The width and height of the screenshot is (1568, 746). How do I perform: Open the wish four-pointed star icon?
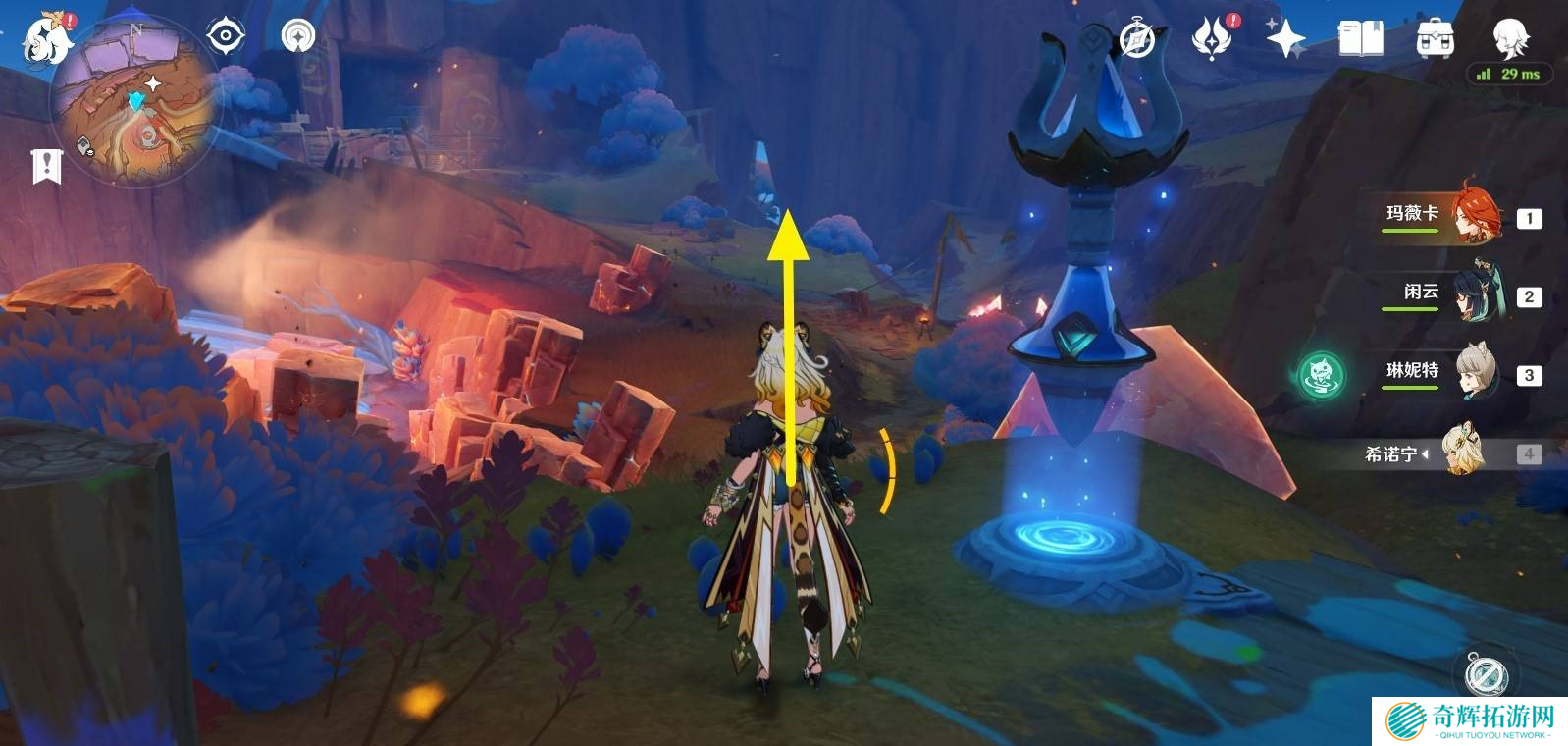[1285, 39]
